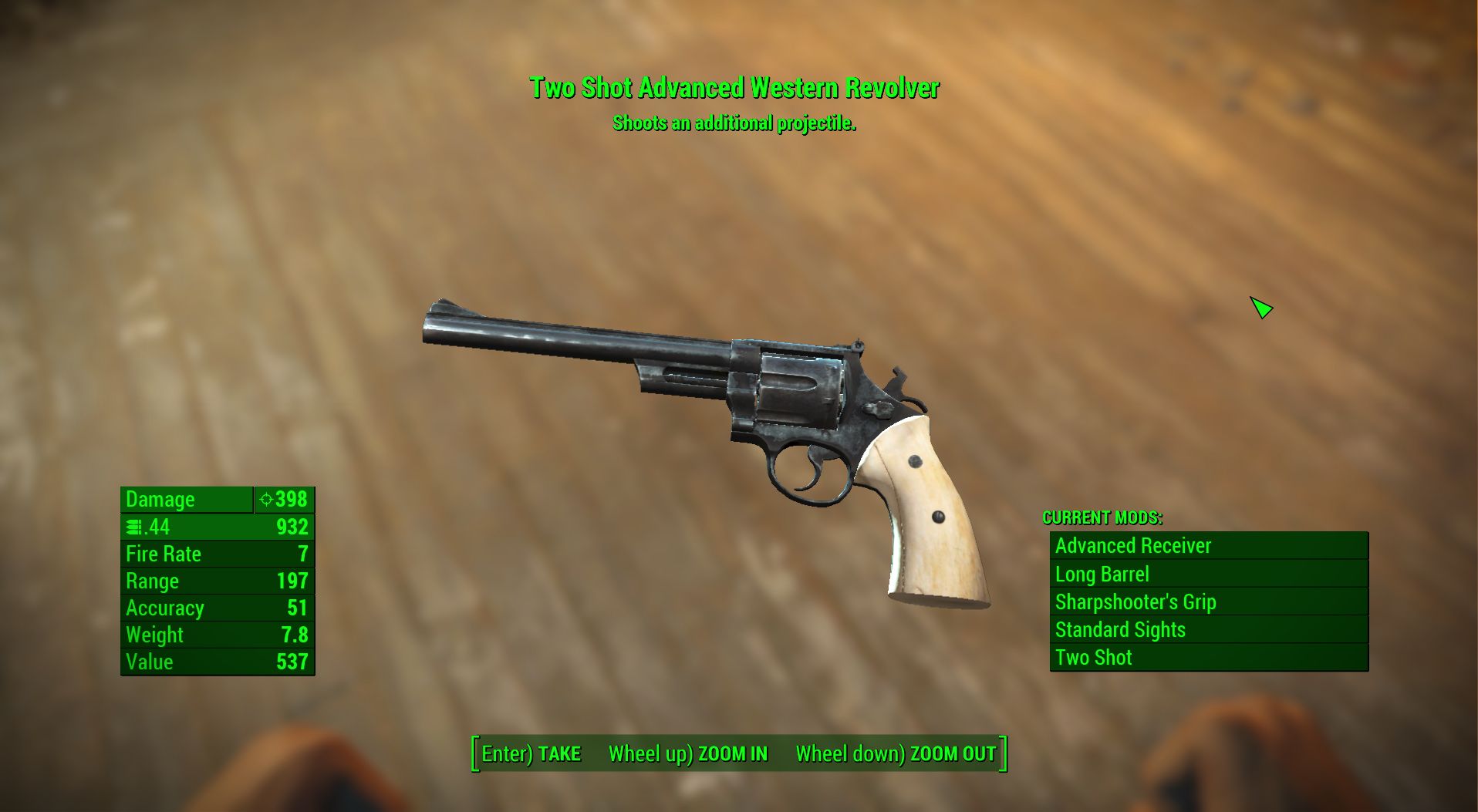Click ZOOM IN in the bottom bar
1478x812 pixels.
[731, 754]
